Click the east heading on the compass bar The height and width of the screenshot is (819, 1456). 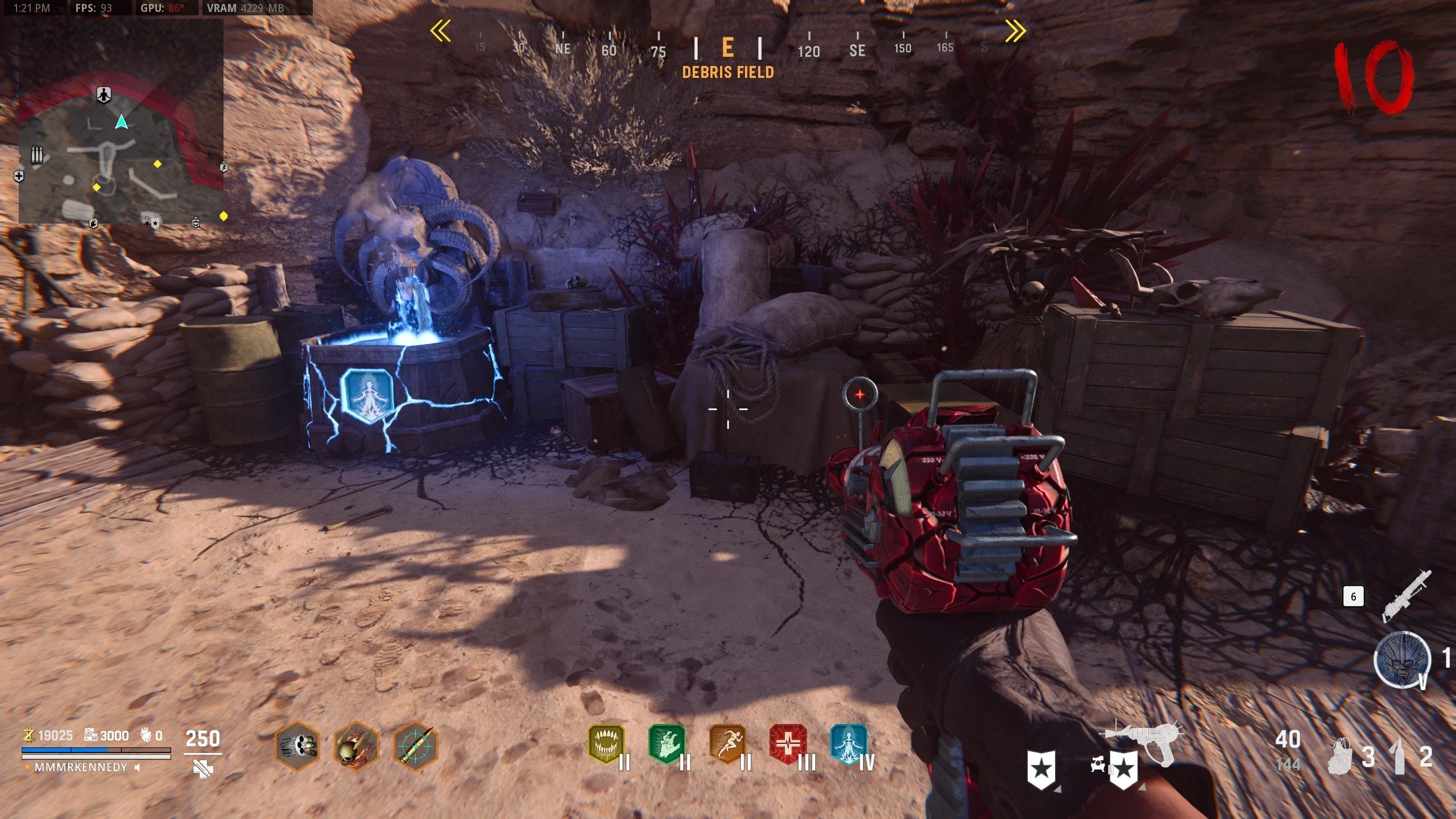[727, 48]
